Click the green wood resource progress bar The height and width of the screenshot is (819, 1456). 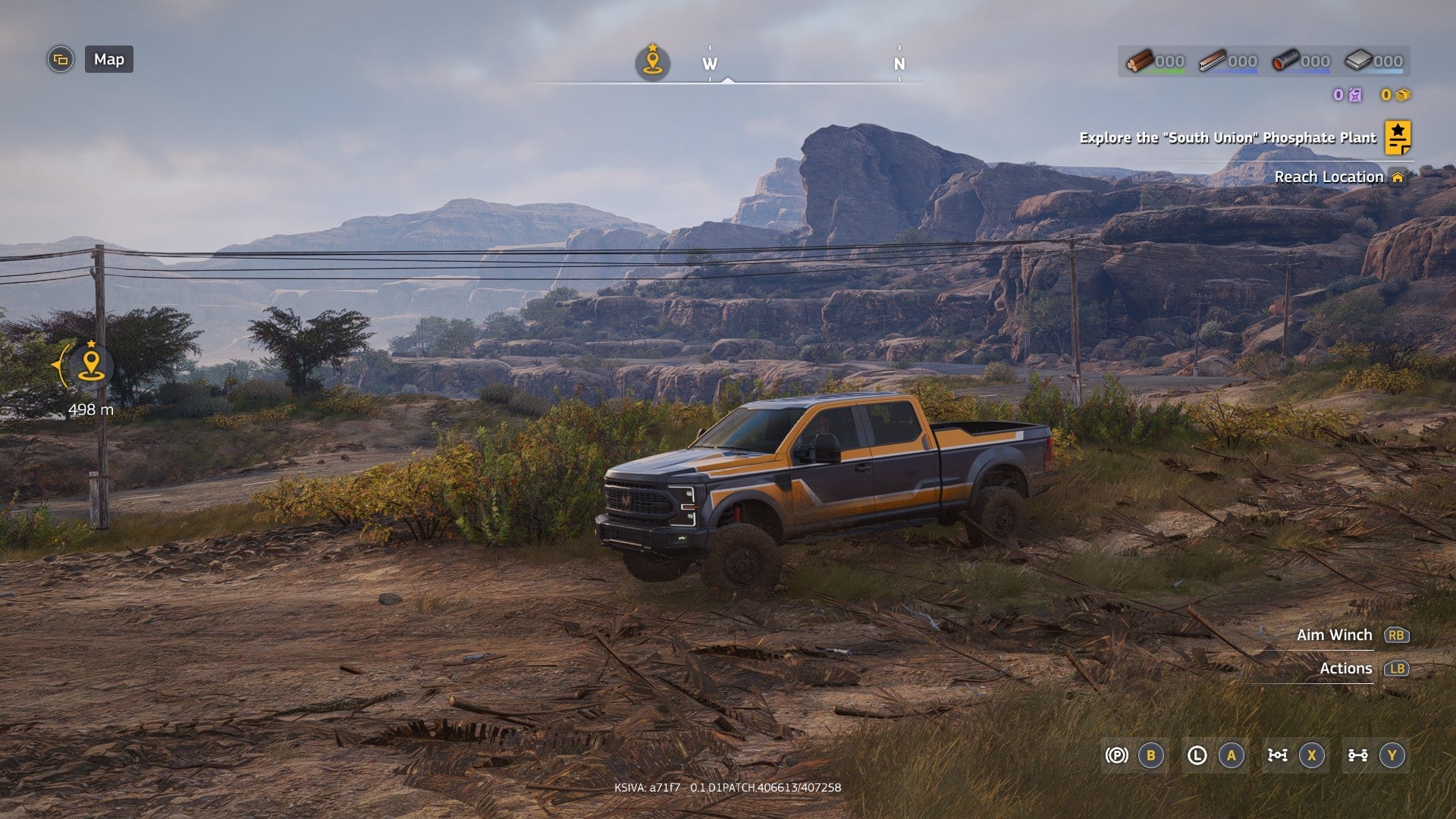pos(1163,71)
